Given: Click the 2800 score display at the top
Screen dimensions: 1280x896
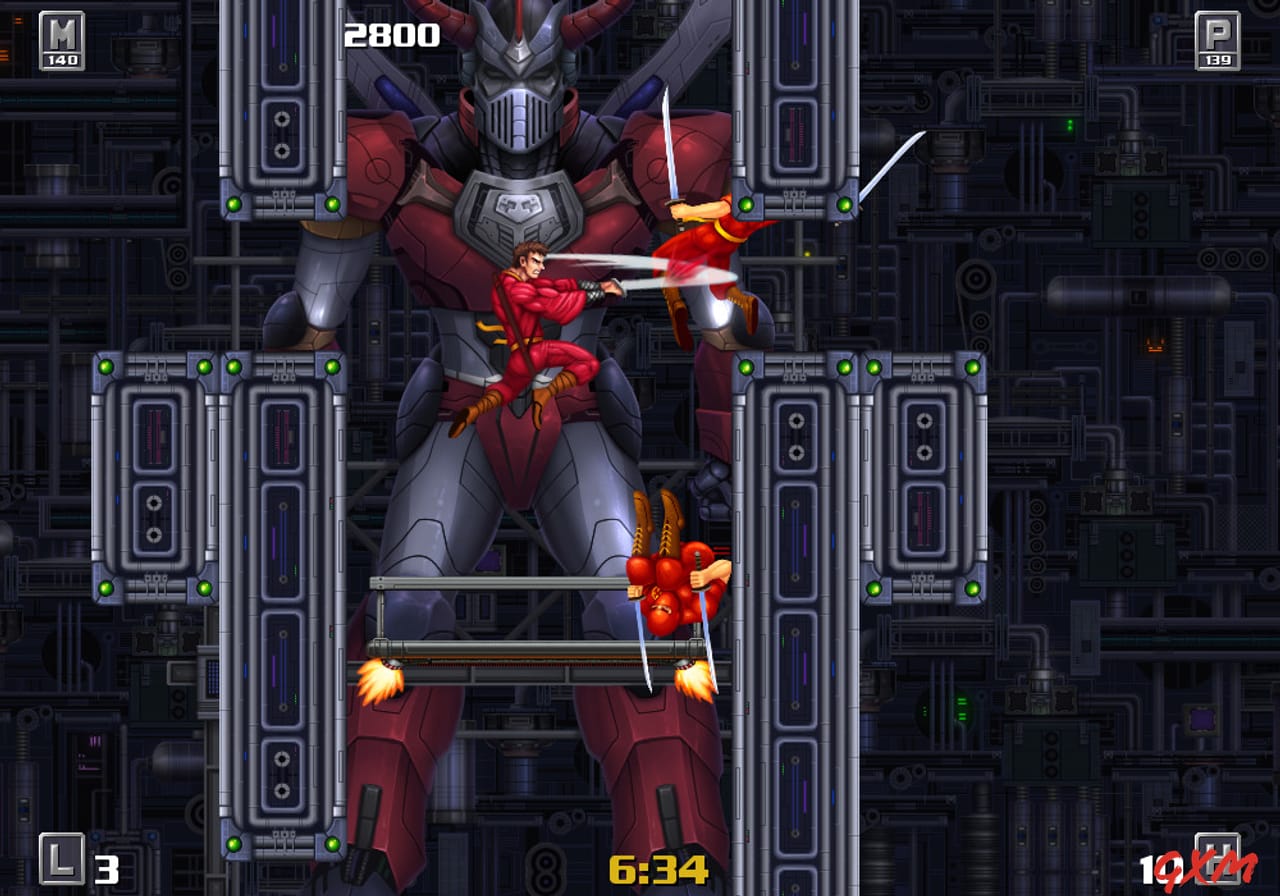Looking at the screenshot, I should pyautogui.click(x=392, y=33).
